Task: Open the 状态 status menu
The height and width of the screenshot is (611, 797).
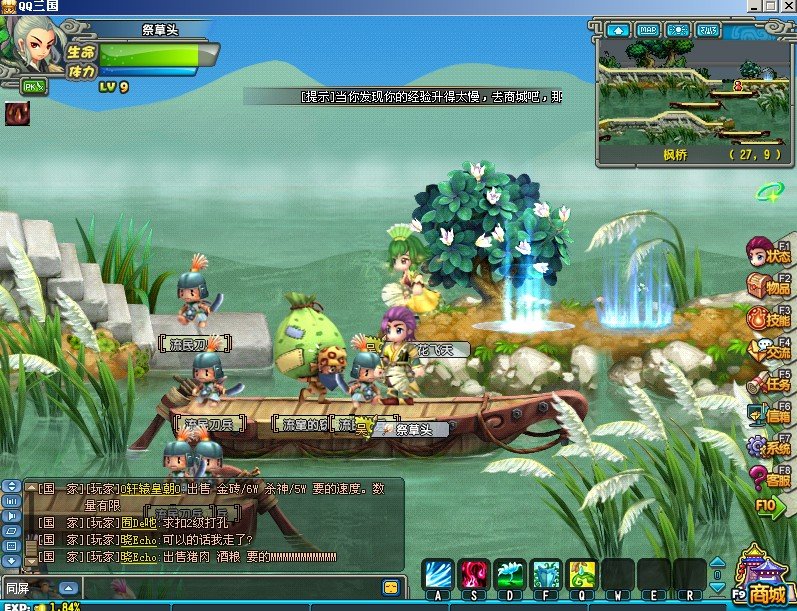Action: (x=771, y=252)
